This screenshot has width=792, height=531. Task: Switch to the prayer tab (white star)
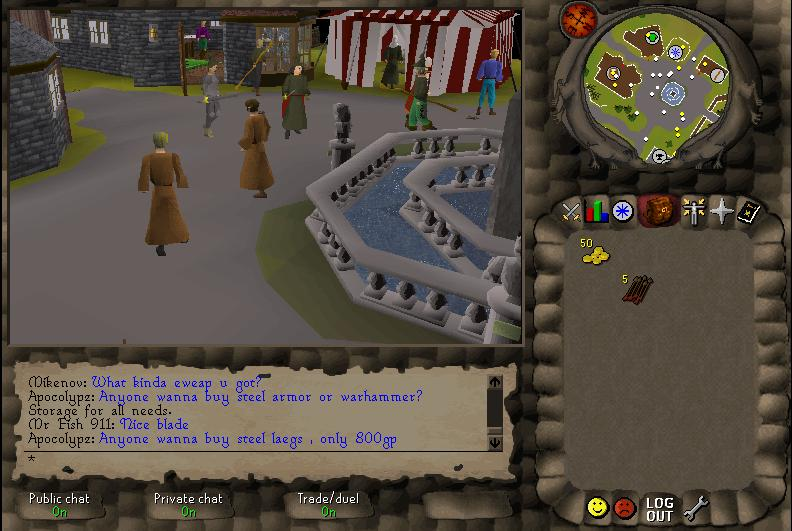pyautogui.click(x=721, y=211)
